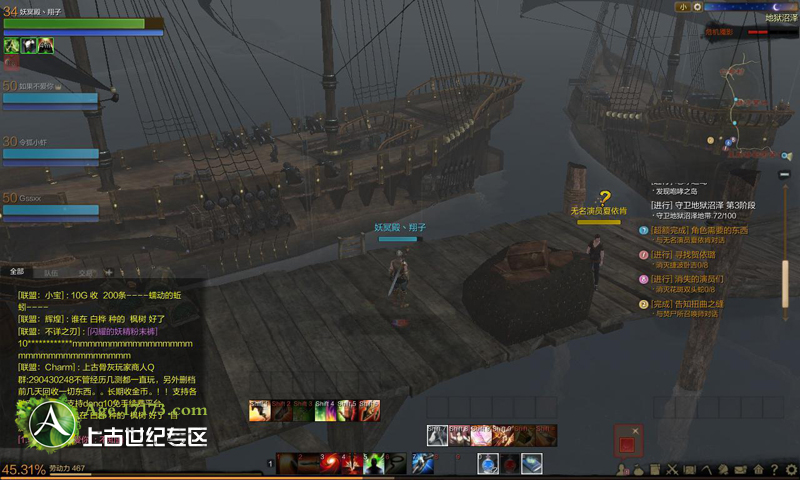Close the red item popup slot

pyautogui.click(x=628, y=439)
